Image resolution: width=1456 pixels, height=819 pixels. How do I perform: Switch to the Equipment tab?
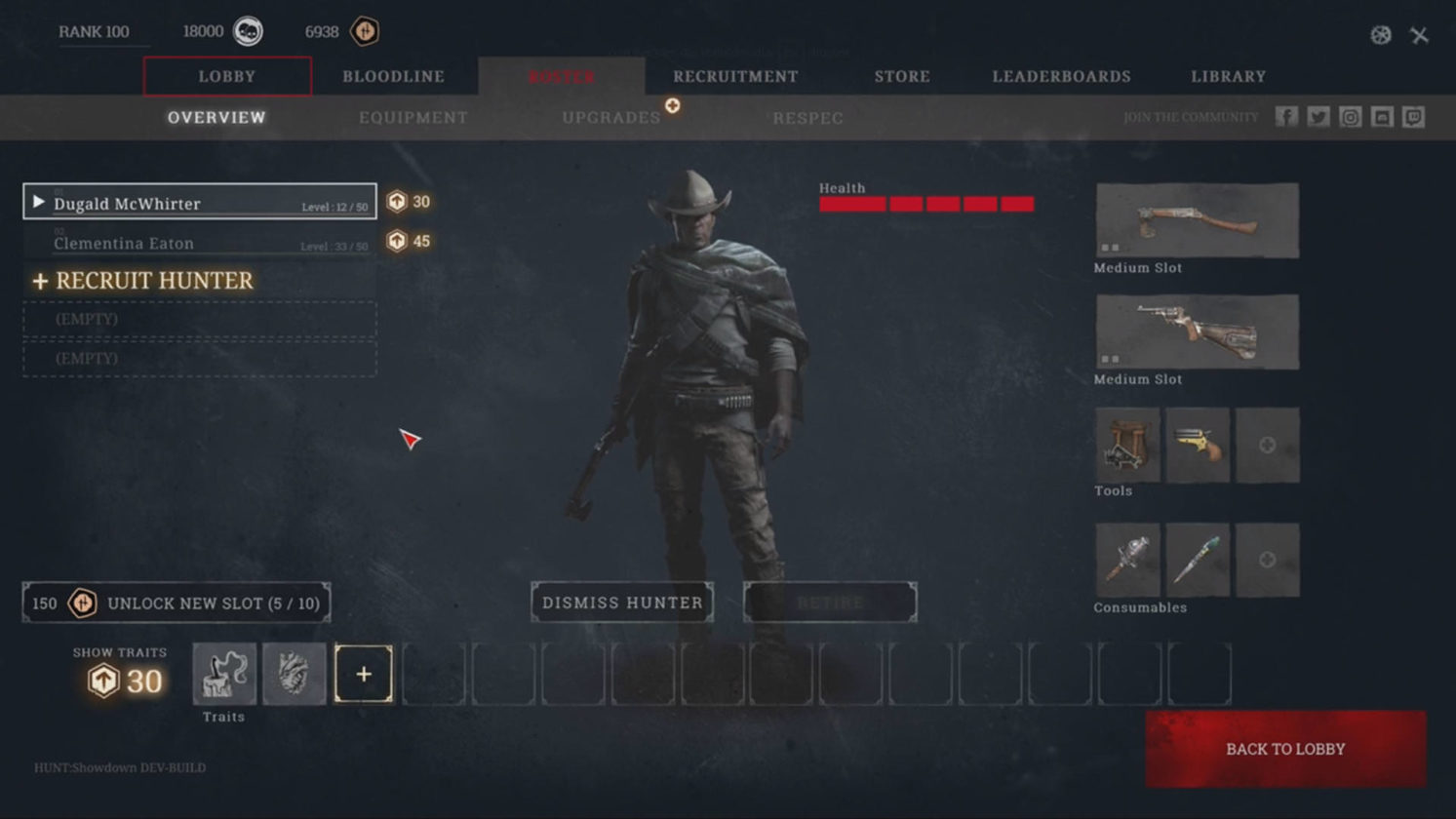(x=413, y=117)
